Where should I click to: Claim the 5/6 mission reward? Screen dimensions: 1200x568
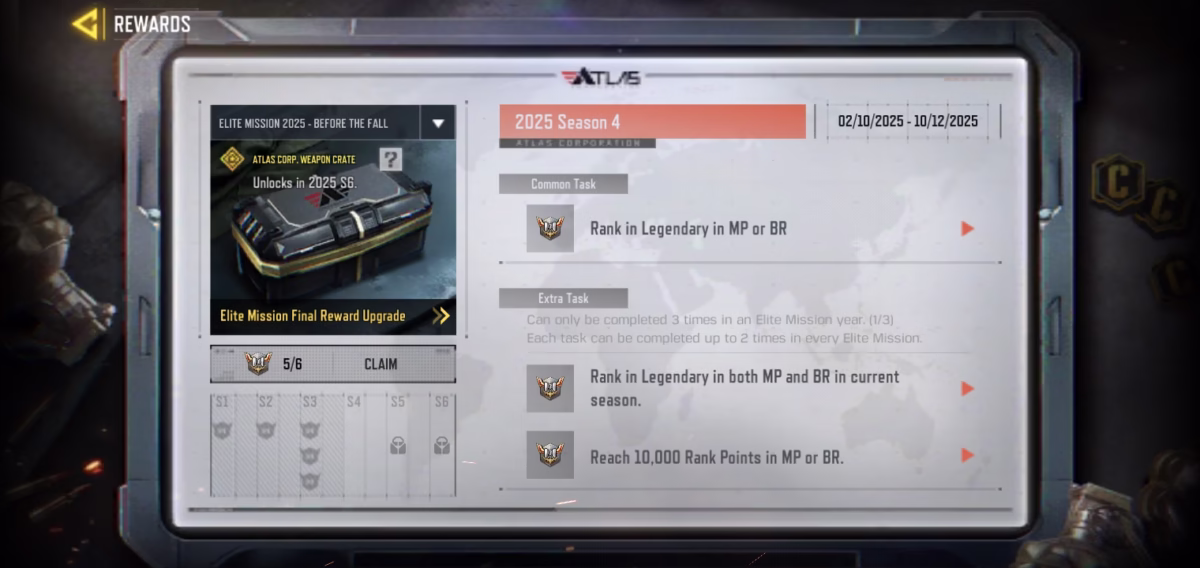380,364
